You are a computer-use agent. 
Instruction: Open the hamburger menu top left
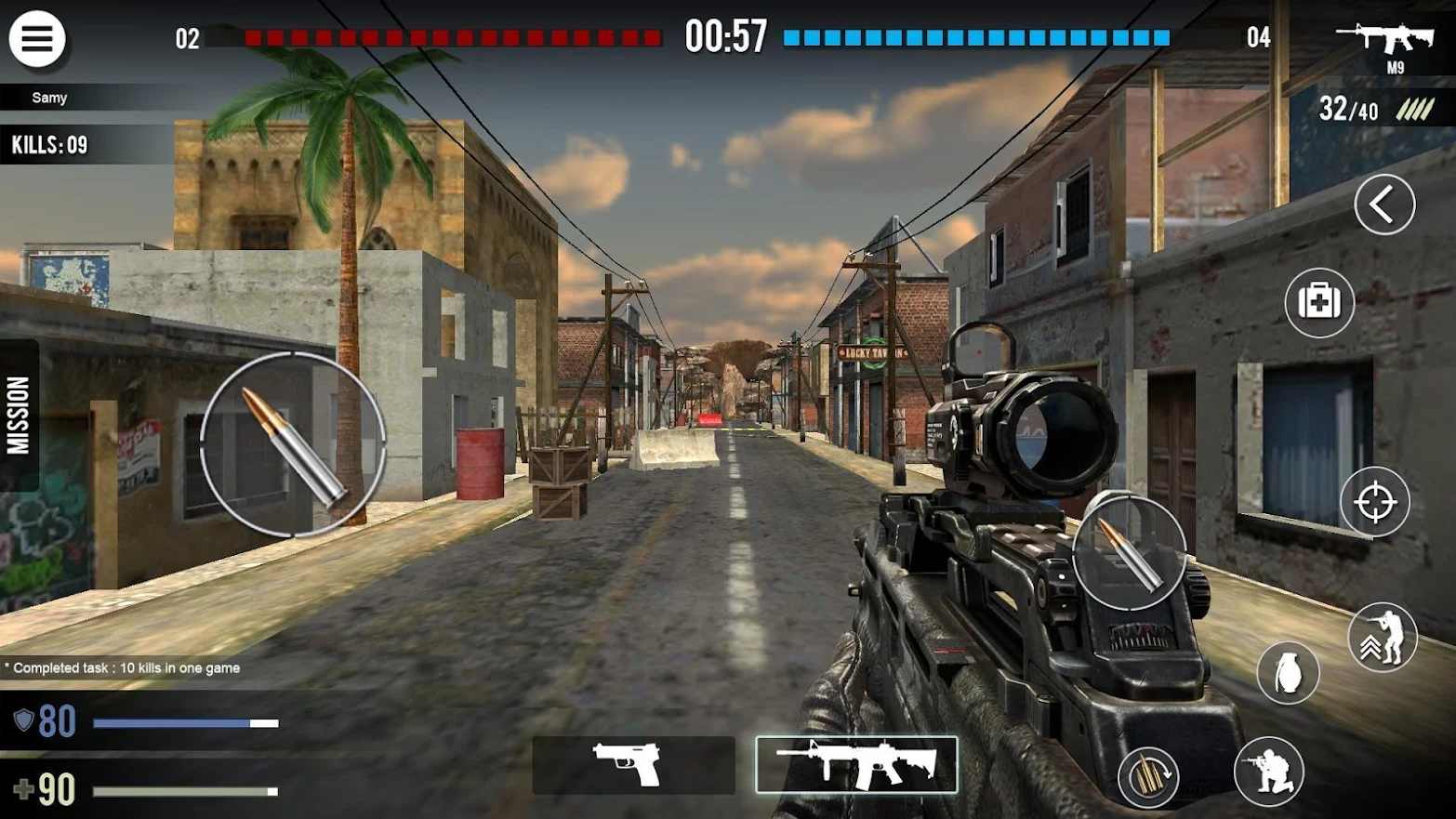click(x=37, y=38)
